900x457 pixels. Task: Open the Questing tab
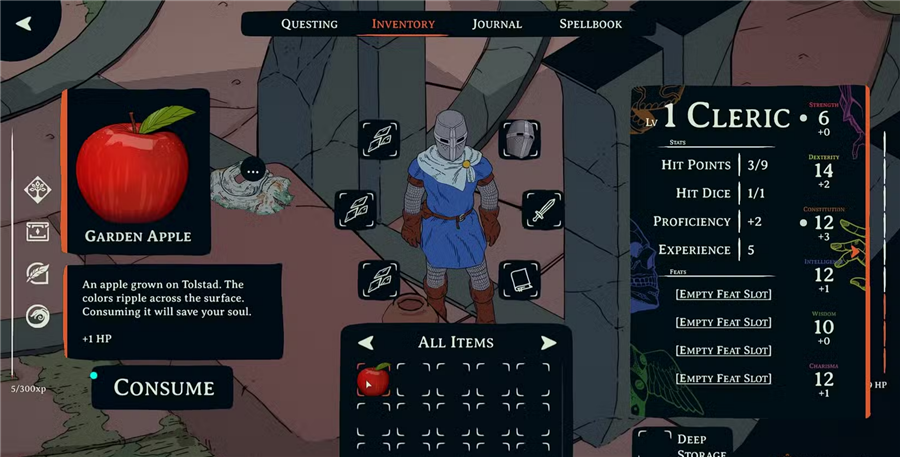[309, 24]
